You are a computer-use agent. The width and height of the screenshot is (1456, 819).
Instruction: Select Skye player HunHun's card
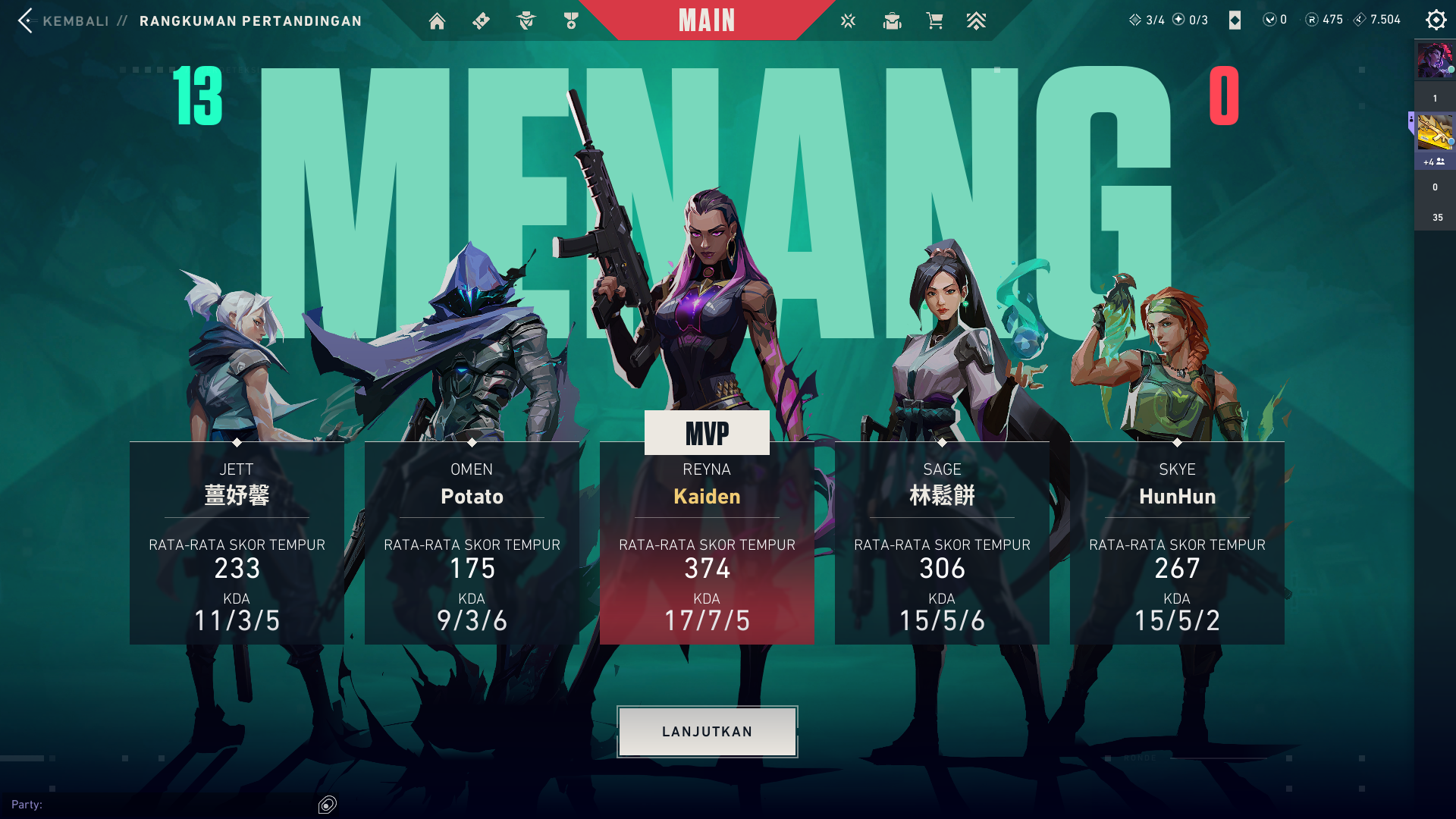(1177, 543)
